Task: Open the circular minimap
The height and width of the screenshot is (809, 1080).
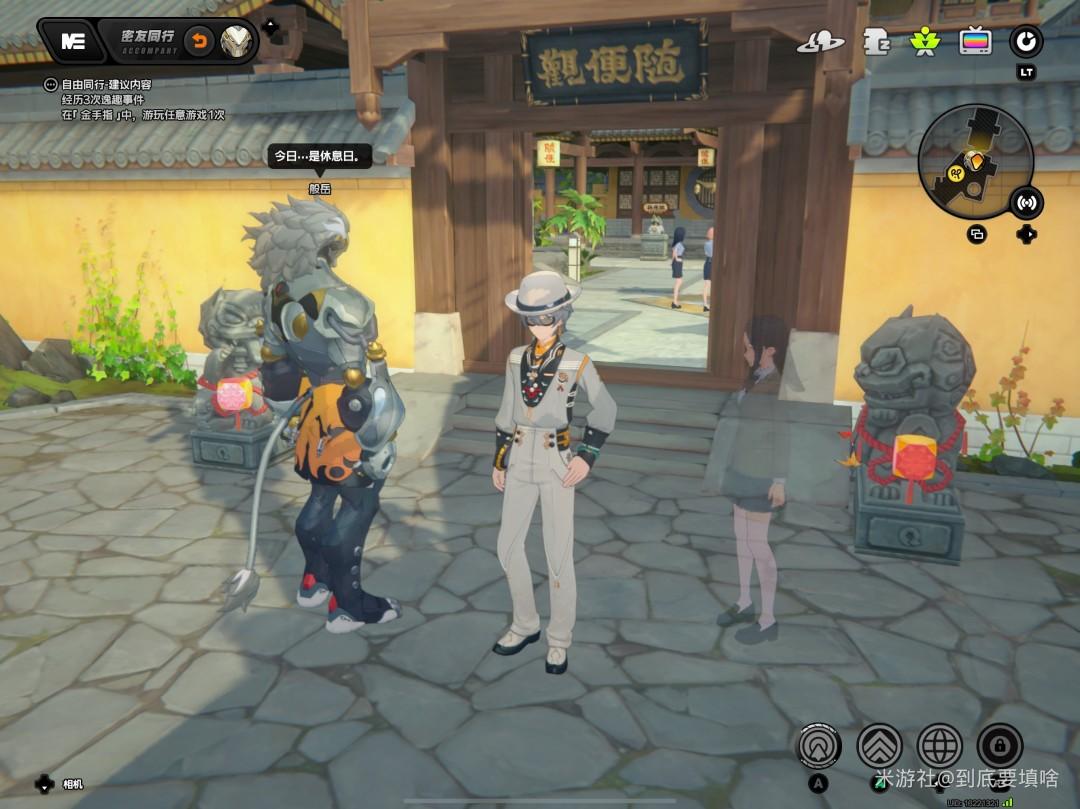Action: (975, 160)
